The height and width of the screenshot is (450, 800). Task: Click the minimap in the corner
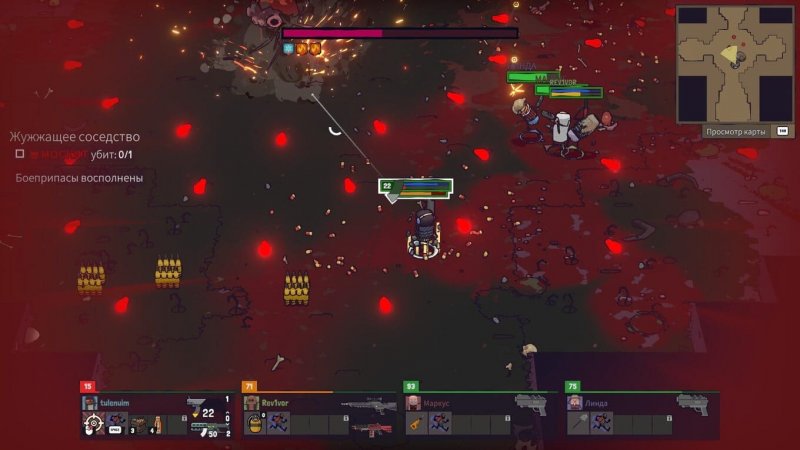pos(735,62)
